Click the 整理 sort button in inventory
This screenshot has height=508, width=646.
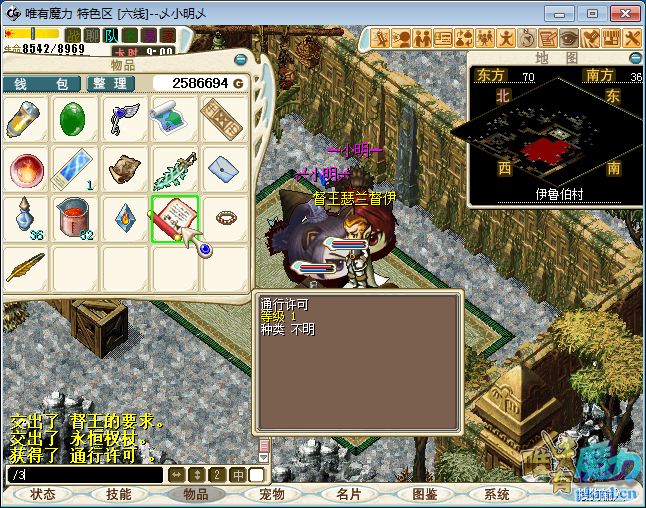pos(112,83)
